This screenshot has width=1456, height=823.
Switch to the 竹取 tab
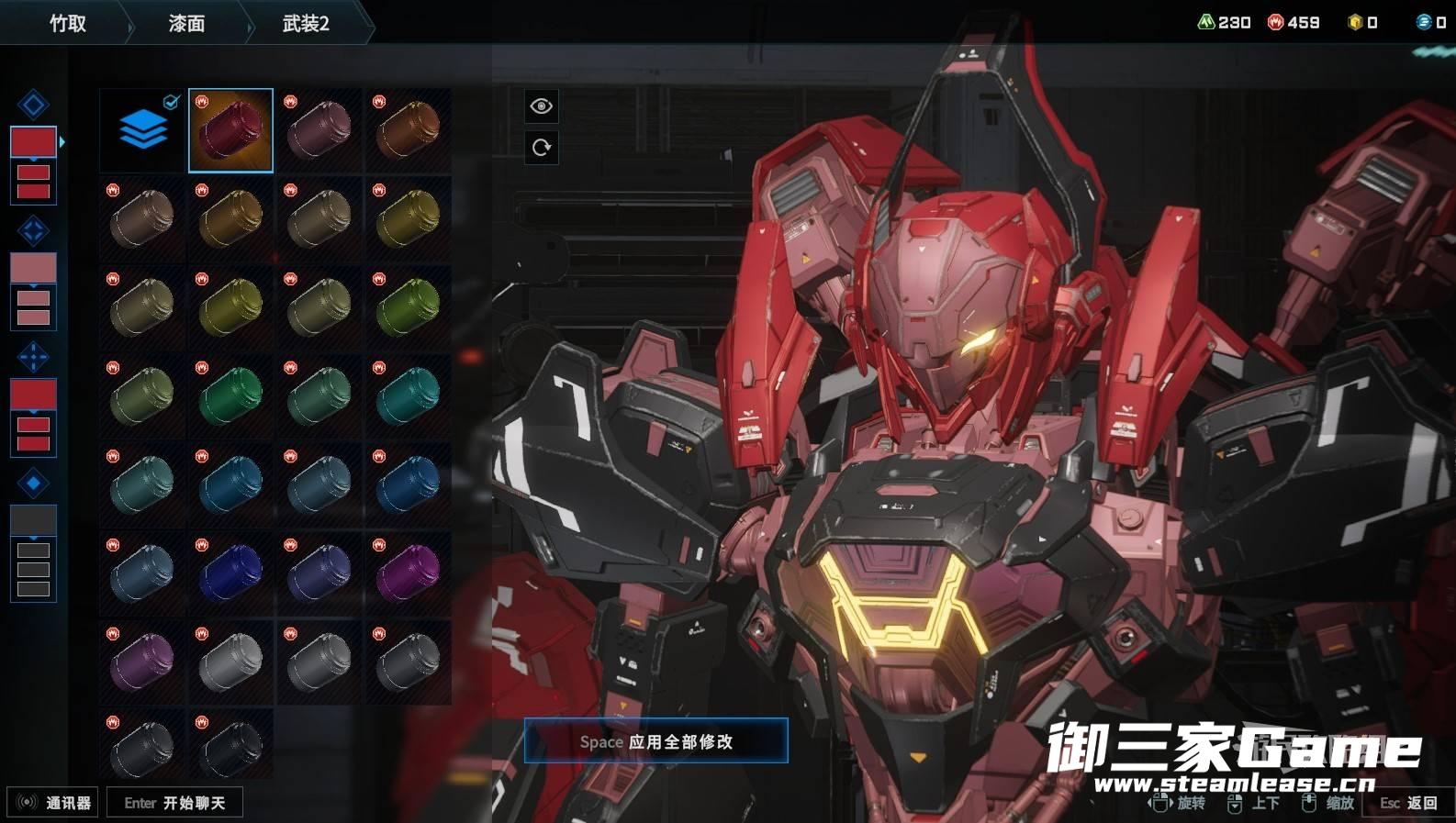(x=67, y=24)
